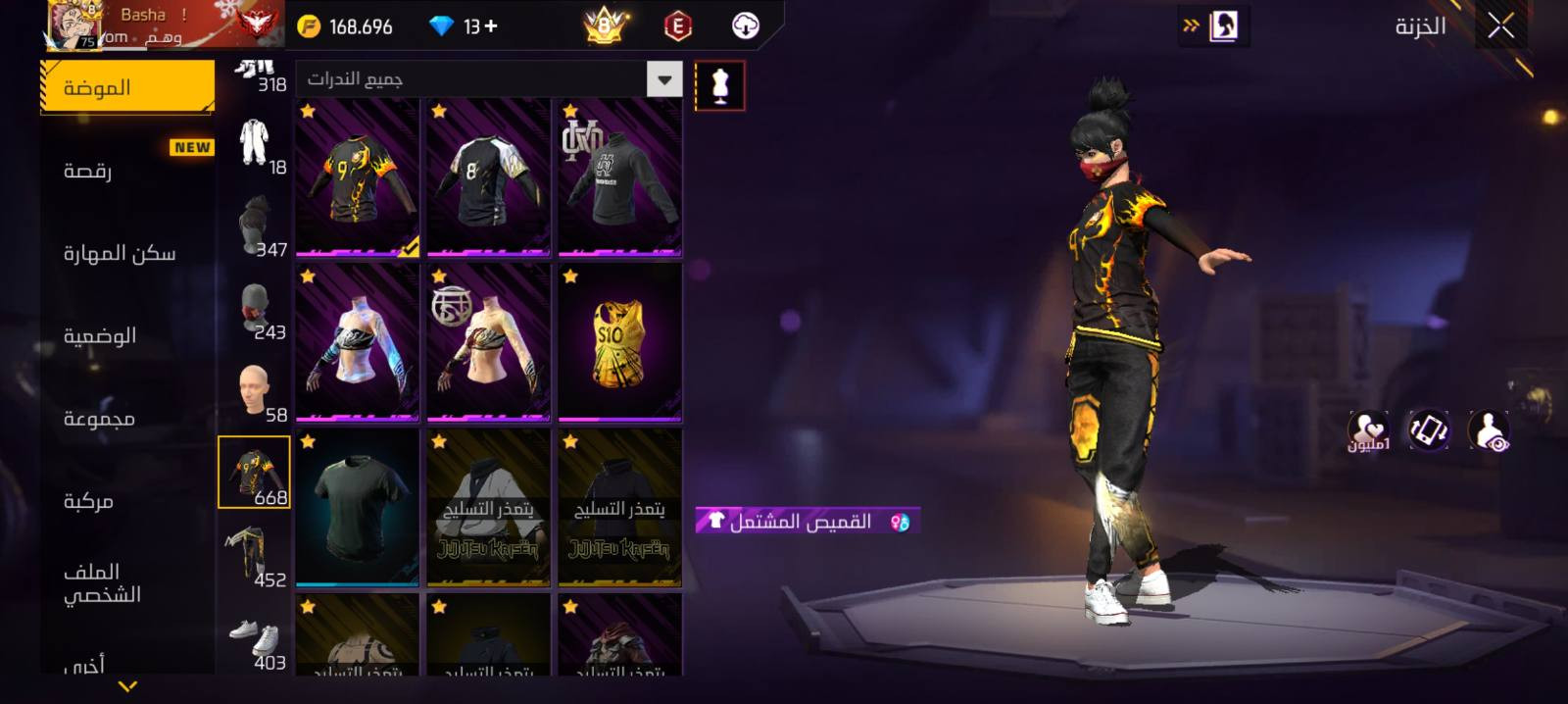The image size is (1568, 704).
Task: Choose the black and white number 8 jersey
Action: click(488, 177)
